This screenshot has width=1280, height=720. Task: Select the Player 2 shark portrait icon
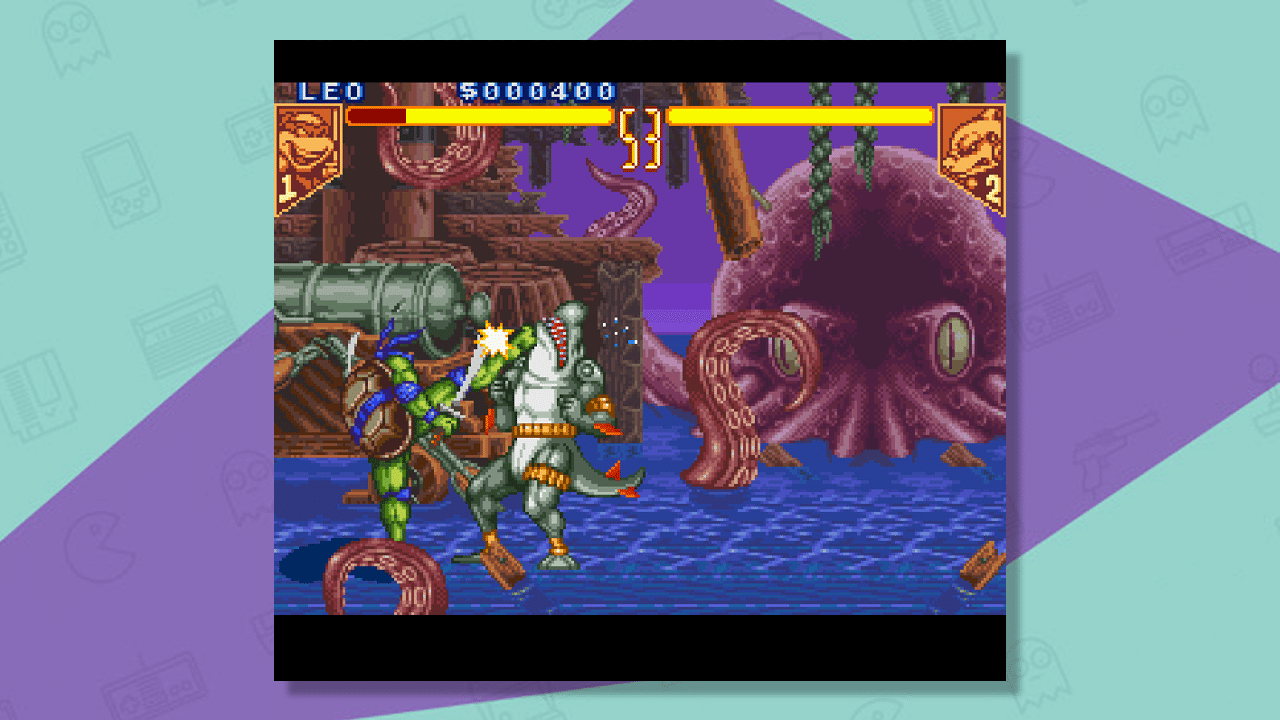tap(973, 147)
